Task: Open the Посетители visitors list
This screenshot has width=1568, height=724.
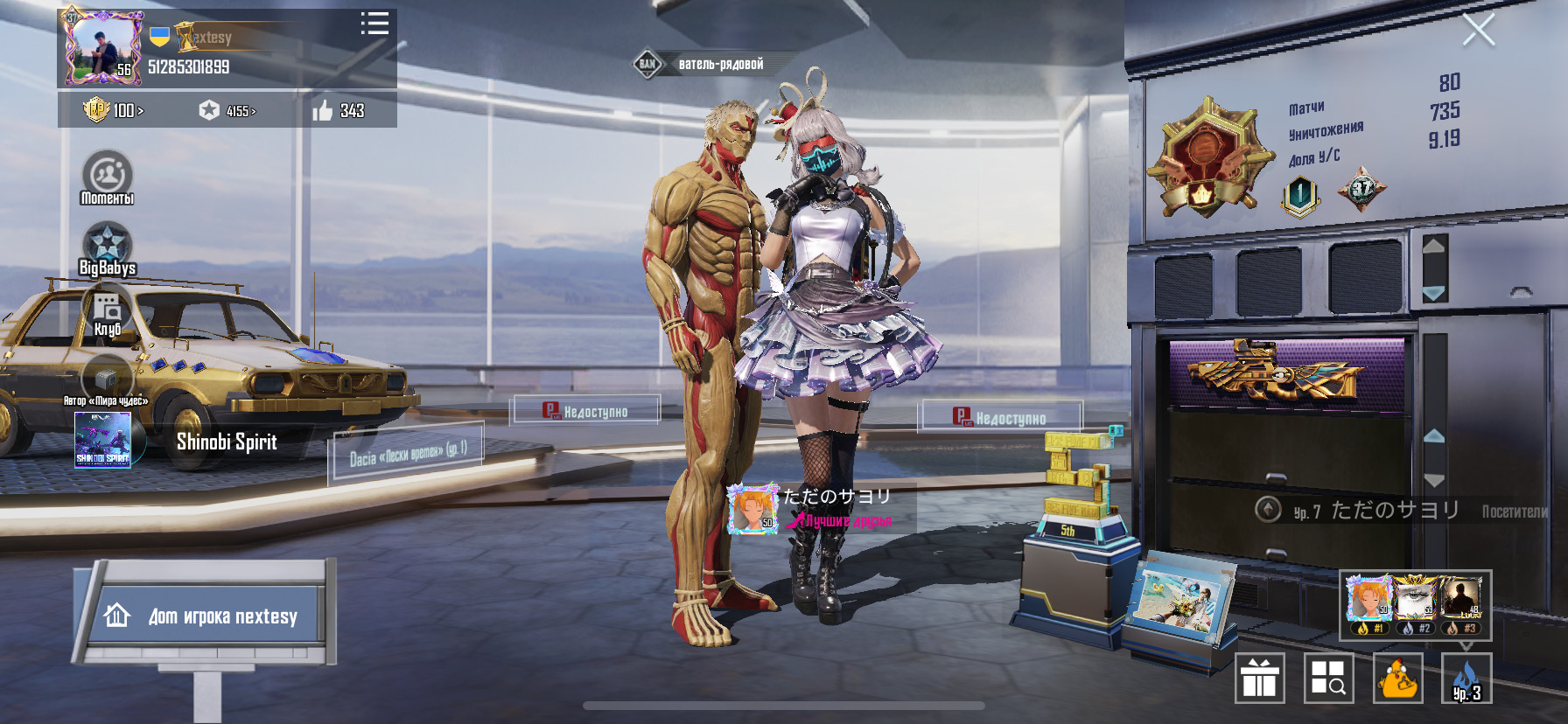Action: (x=1514, y=512)
